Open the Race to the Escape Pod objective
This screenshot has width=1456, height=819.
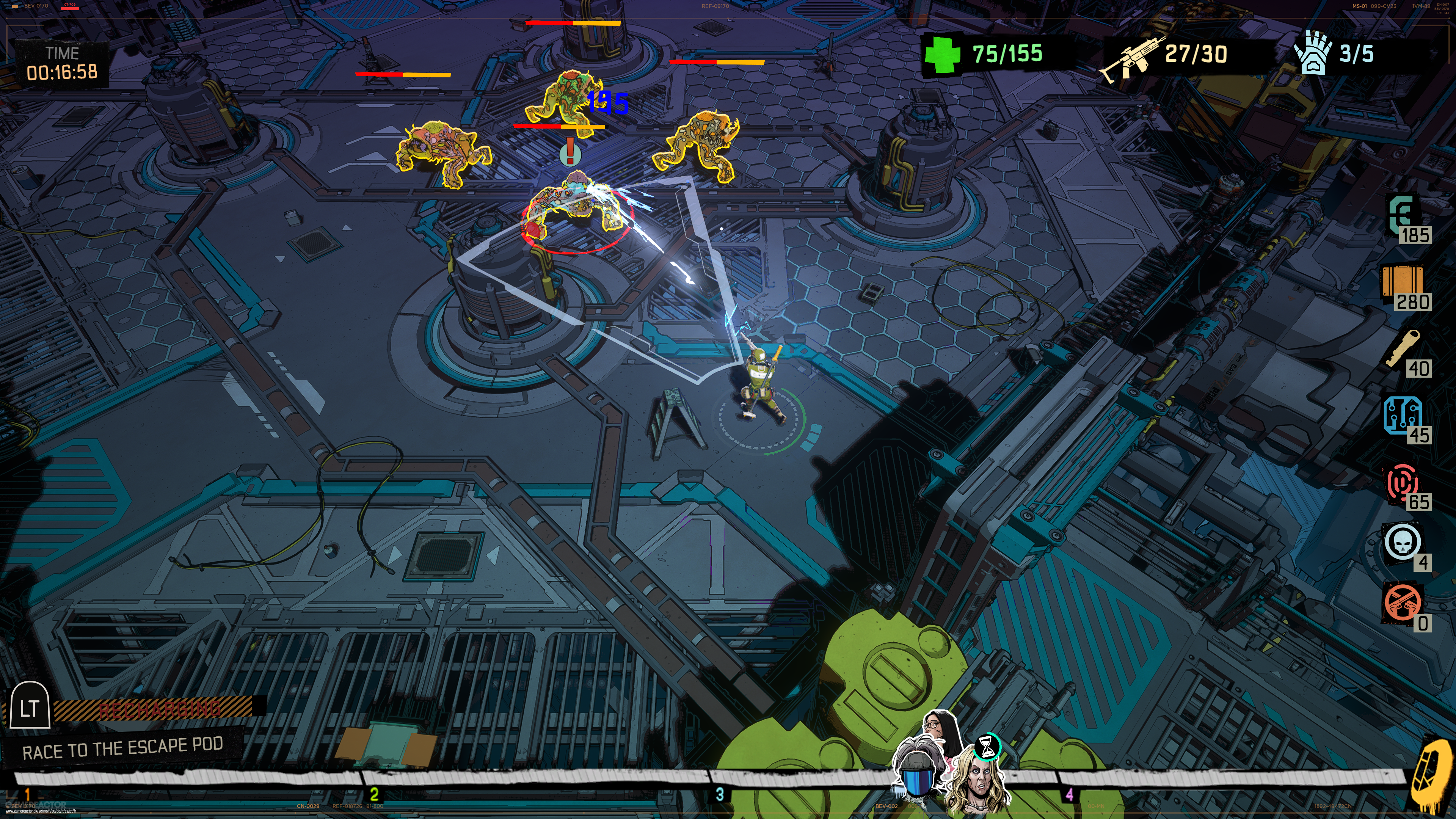[x=122, y=748]
